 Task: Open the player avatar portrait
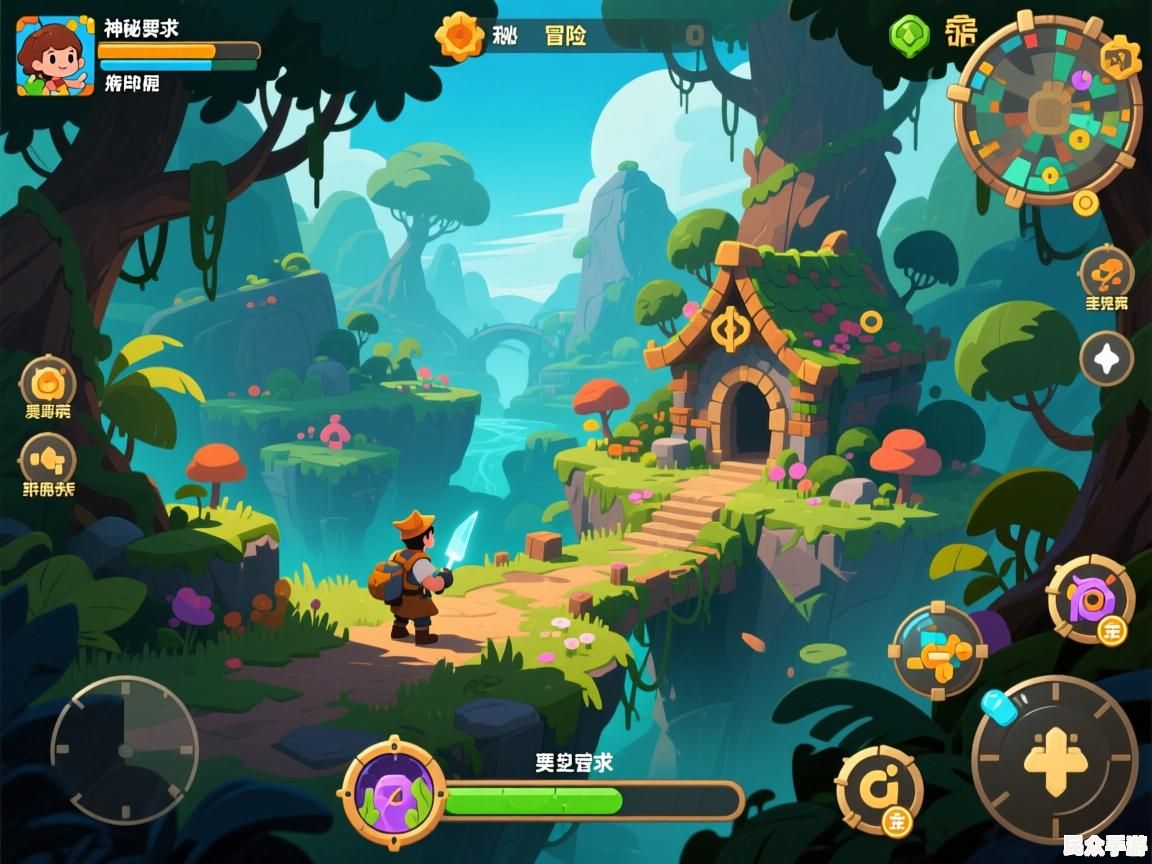coord(55,56)
